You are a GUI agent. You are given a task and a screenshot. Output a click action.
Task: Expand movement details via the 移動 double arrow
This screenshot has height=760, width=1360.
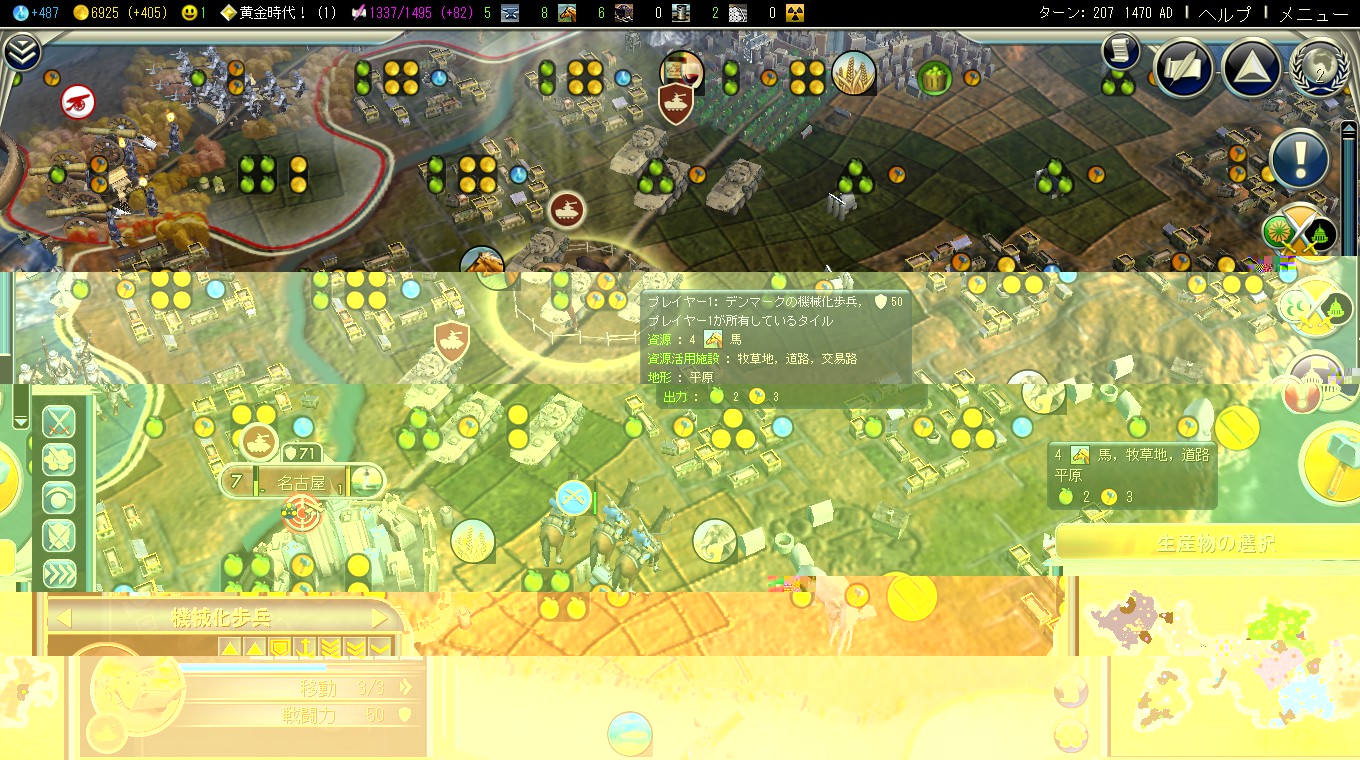click(x=406, y=688)
